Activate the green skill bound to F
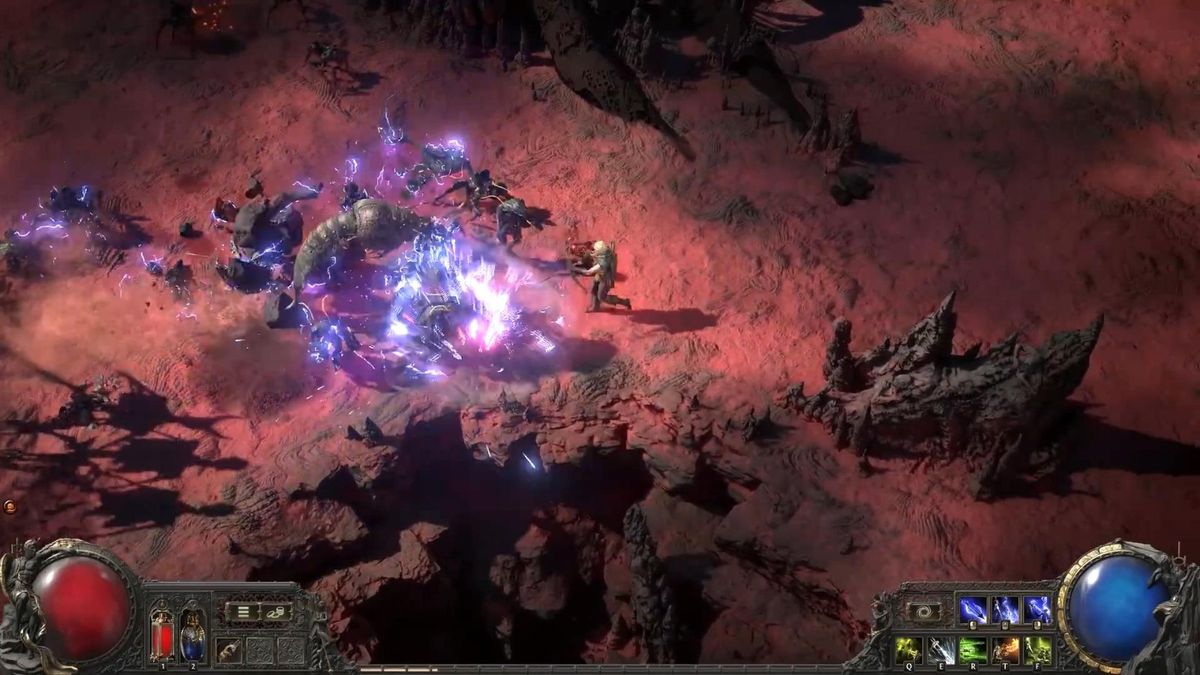The height and width of the screenshot is (675, 1200). (1038, 649)
